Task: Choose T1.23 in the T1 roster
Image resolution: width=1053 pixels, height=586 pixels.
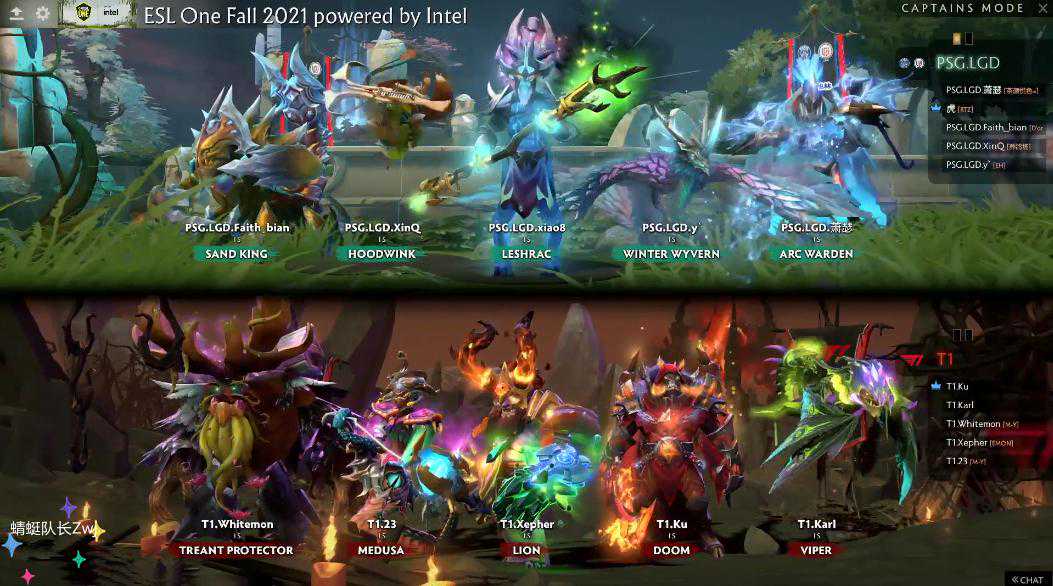Action: [x=957, y=461]
